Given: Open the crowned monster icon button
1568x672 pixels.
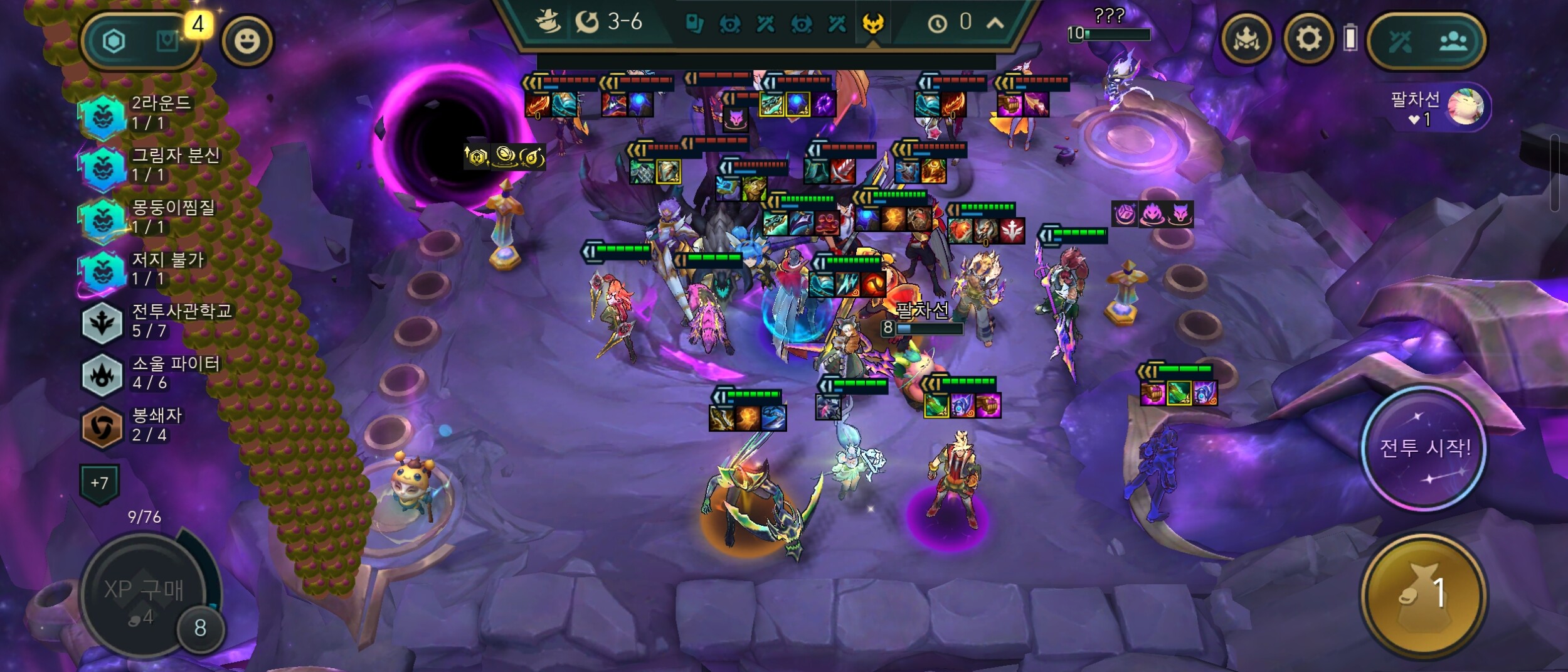Looking at the screenshot, I should click(x=1246, y=40).
